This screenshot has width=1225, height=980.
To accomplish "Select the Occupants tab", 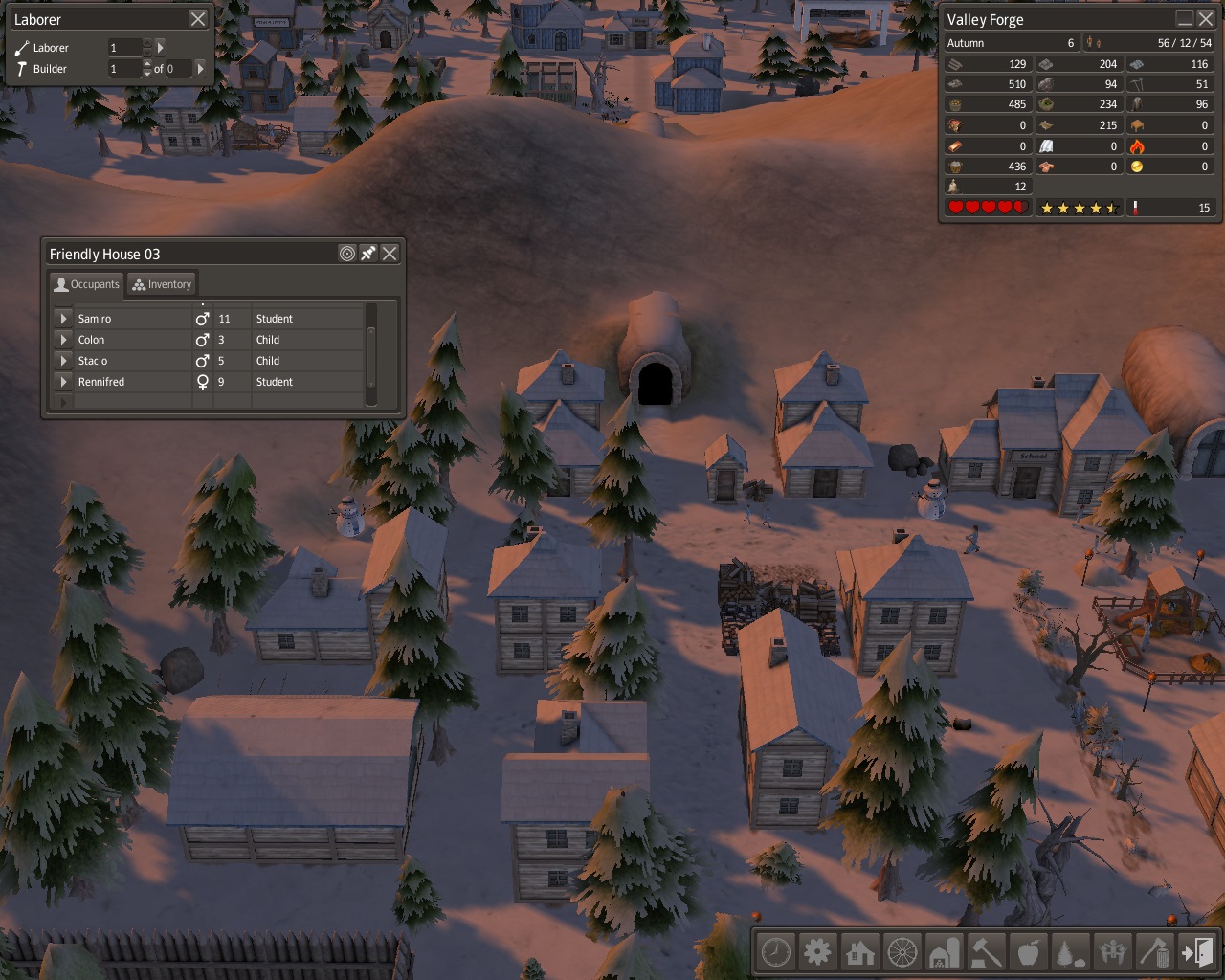I will pyautogui.click(x=87, y=284).
